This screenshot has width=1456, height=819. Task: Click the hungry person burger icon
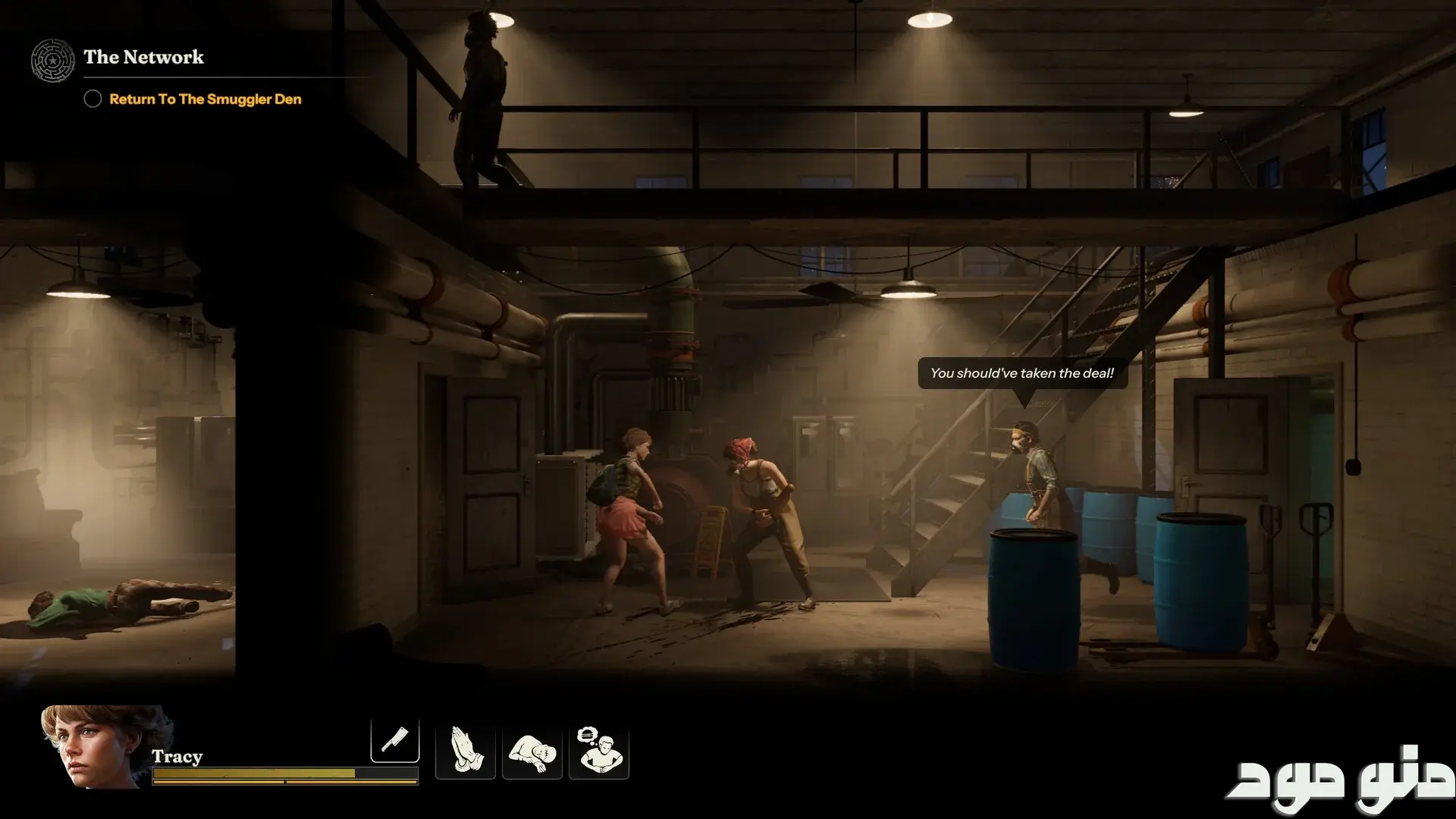point(599,751)
